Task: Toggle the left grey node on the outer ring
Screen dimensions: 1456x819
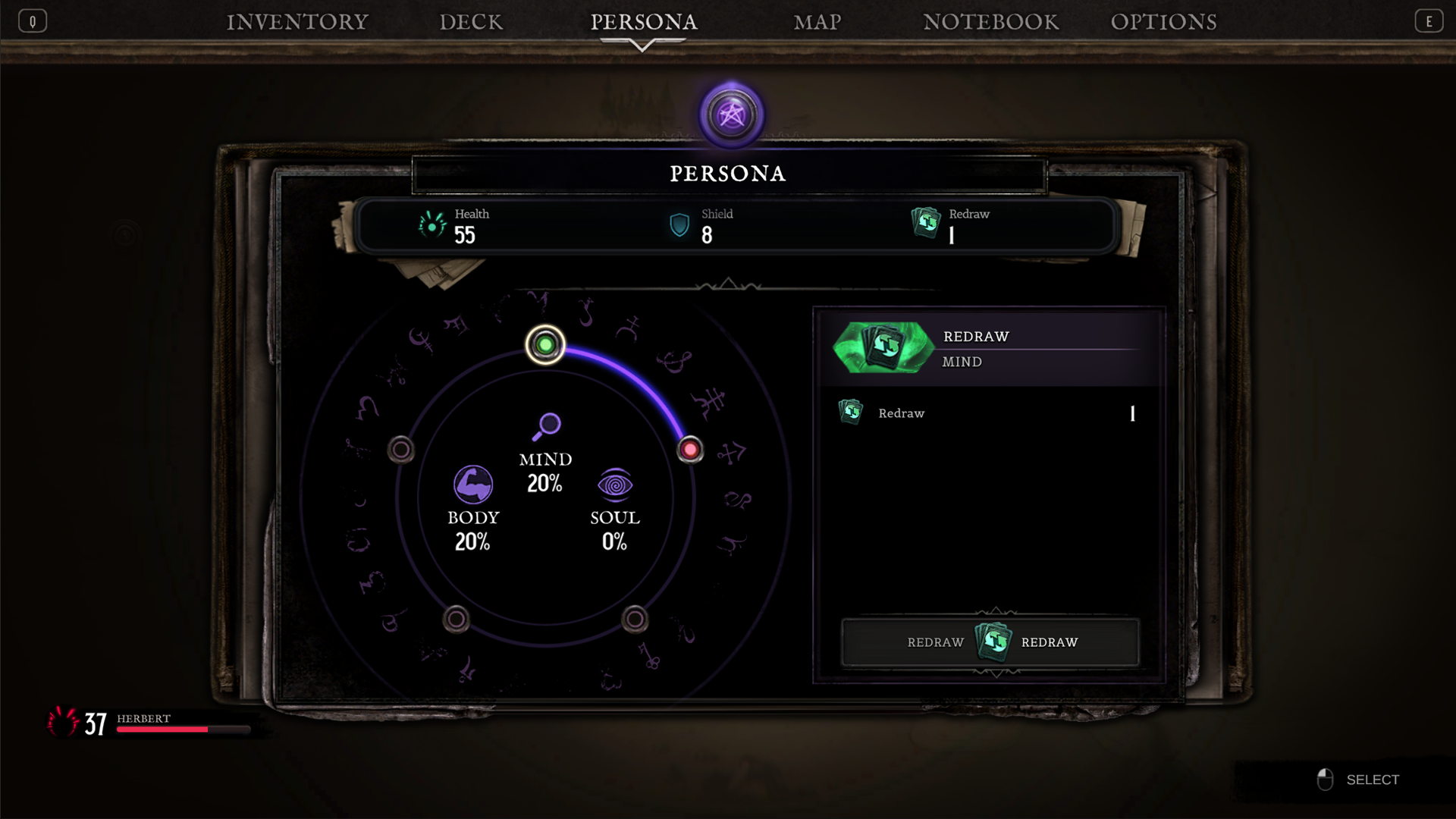Action: click(401, 450)
